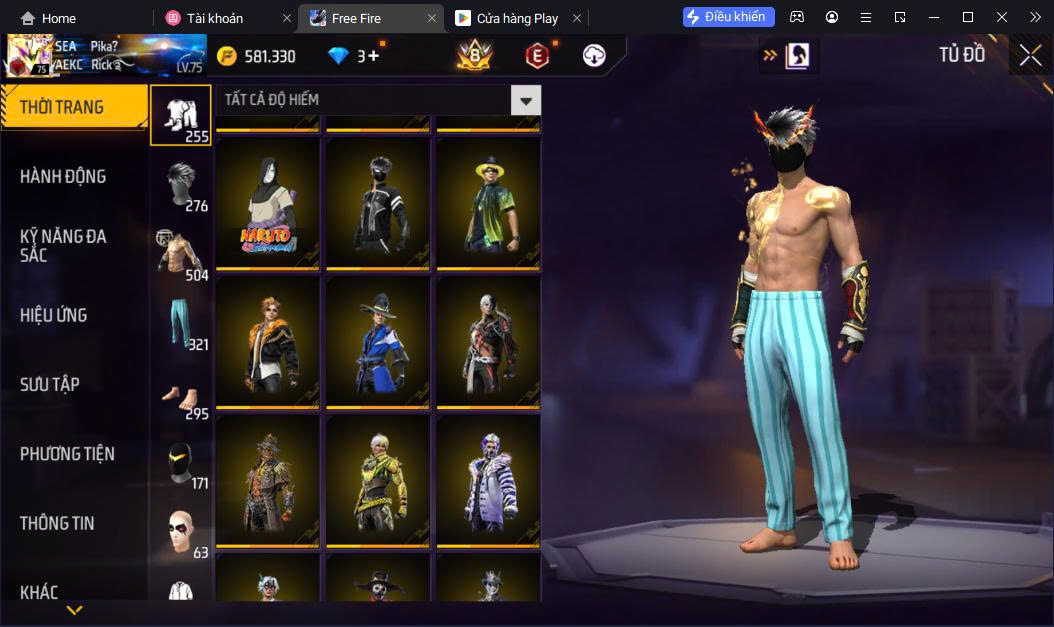Open the HIỆU ỨNG category
Screen dimensions: 1054x627
pyautogui.click(x=54, y=315)
